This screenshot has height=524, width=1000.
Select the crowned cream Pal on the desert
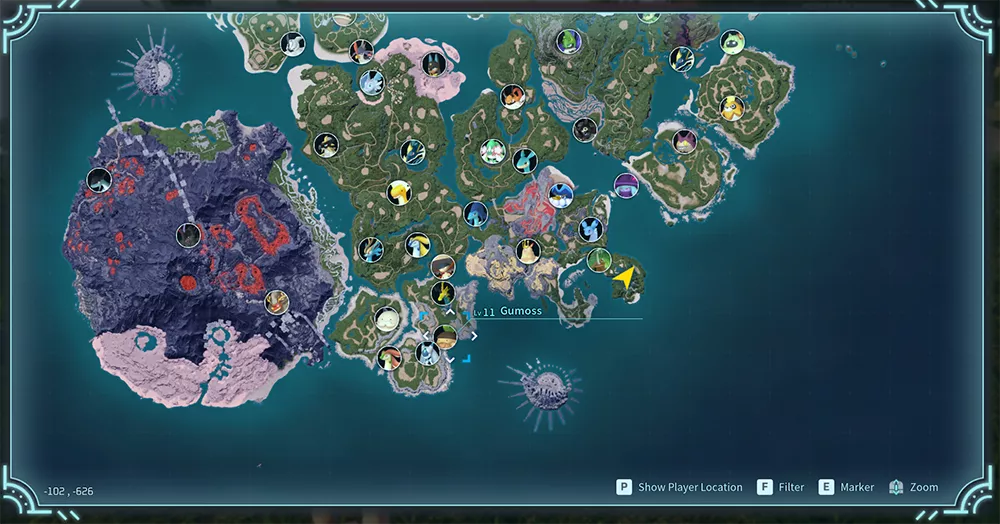(x=528, y=251)
